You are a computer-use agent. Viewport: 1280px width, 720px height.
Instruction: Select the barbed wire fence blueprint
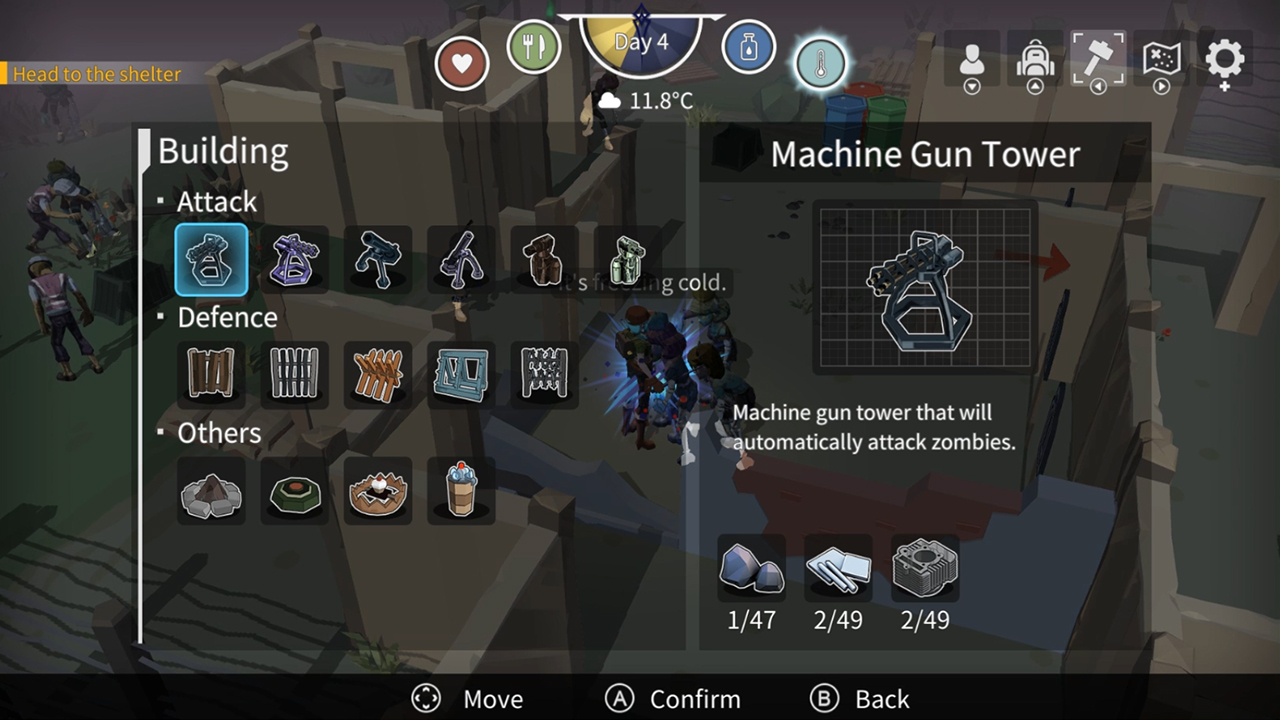pos(545,374)
